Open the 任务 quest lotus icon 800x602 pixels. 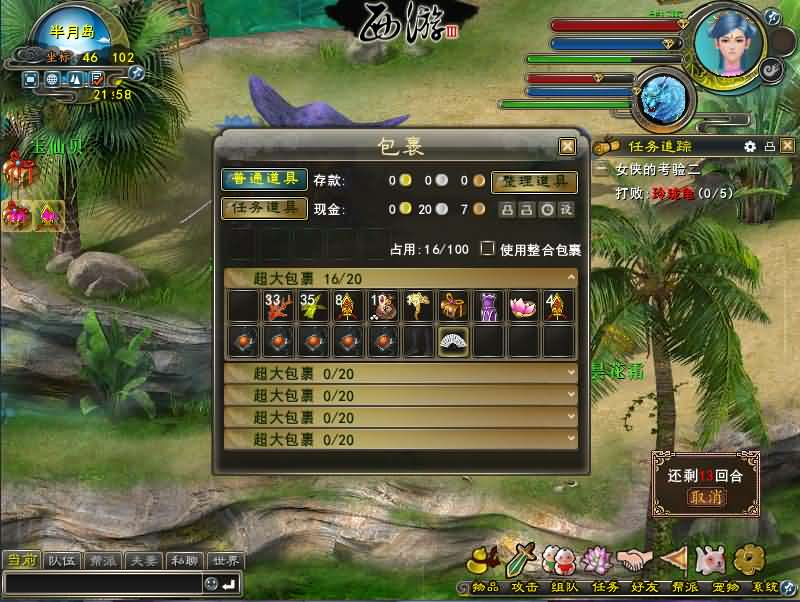pyautogui.click(x=596, y=558)
